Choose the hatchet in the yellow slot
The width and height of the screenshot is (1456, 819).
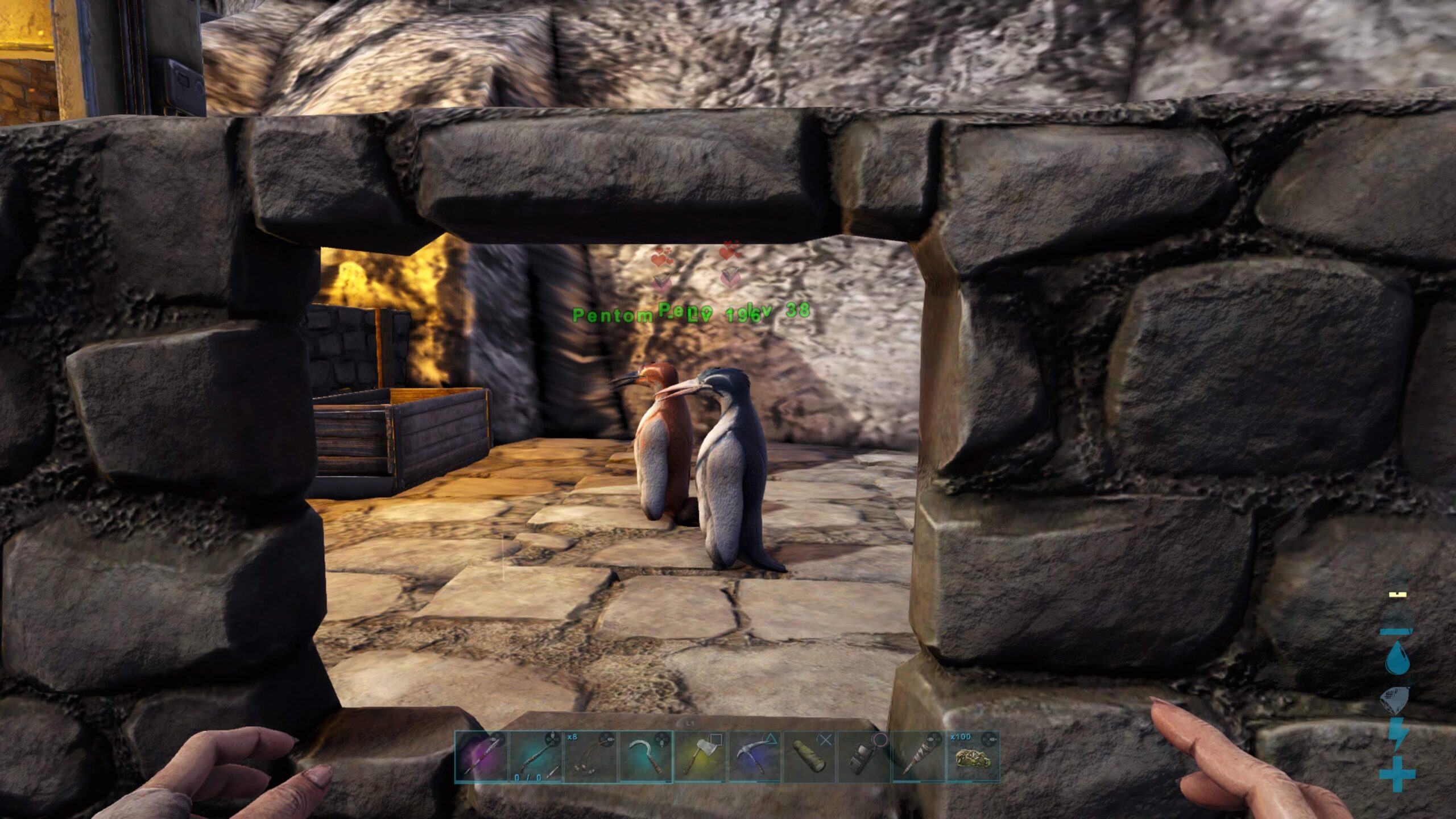pos(700,756)
